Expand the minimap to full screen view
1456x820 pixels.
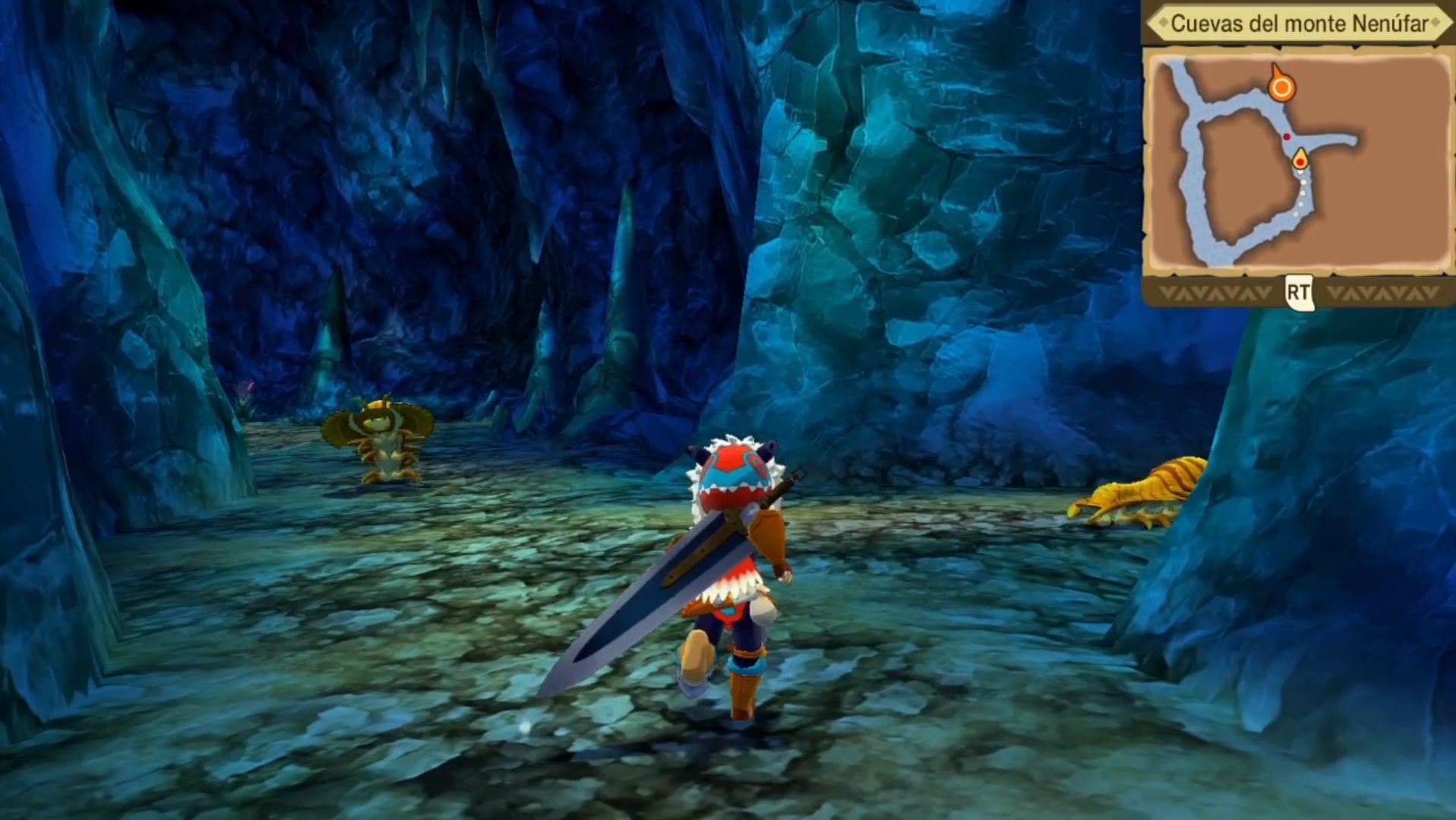click(1298, 290)
